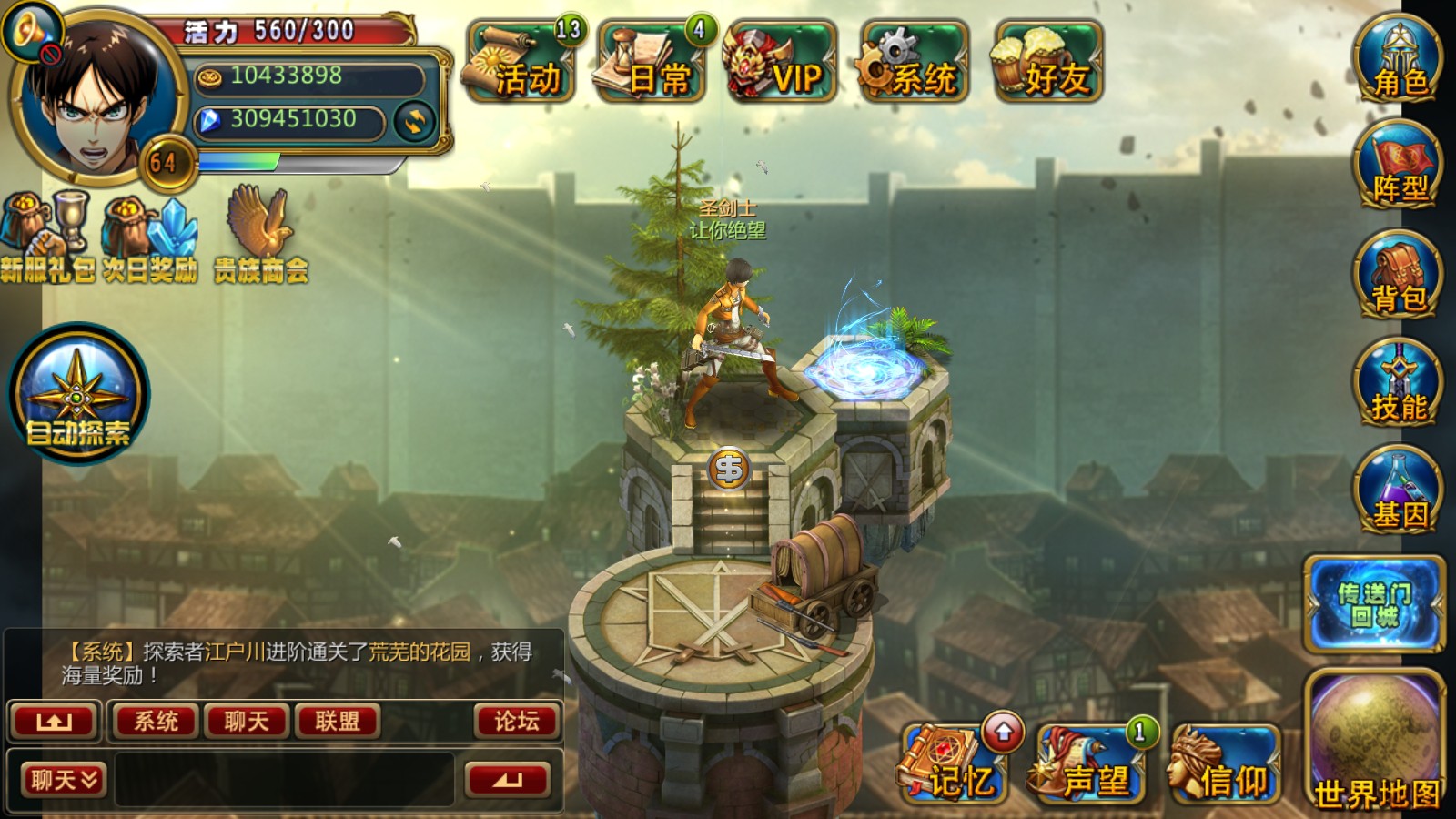
Task: Open the 角色 character screen
Action: (1398, 58)
